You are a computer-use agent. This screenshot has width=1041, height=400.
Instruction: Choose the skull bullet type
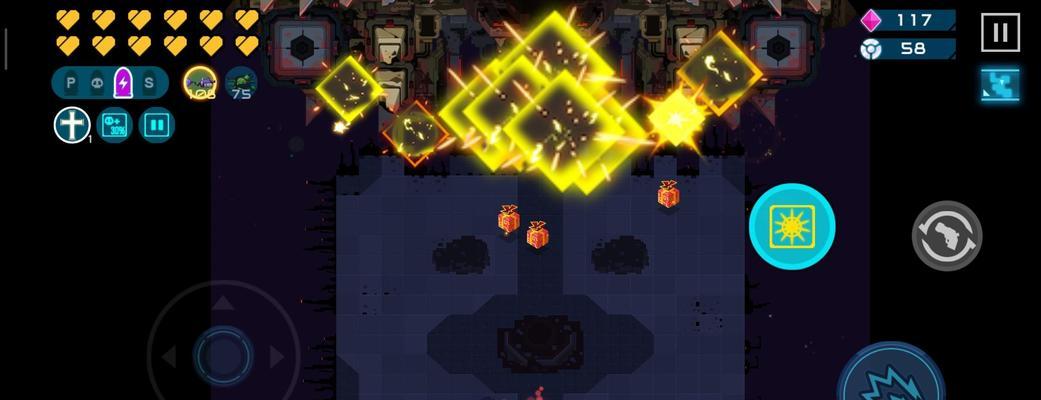tap(97, 83)
